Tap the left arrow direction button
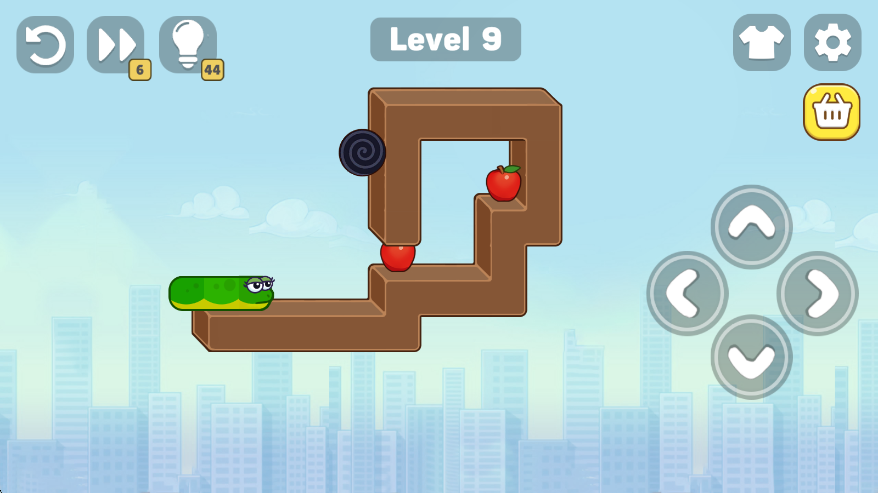Screen dimensions: 878x493 pos(687,293)
